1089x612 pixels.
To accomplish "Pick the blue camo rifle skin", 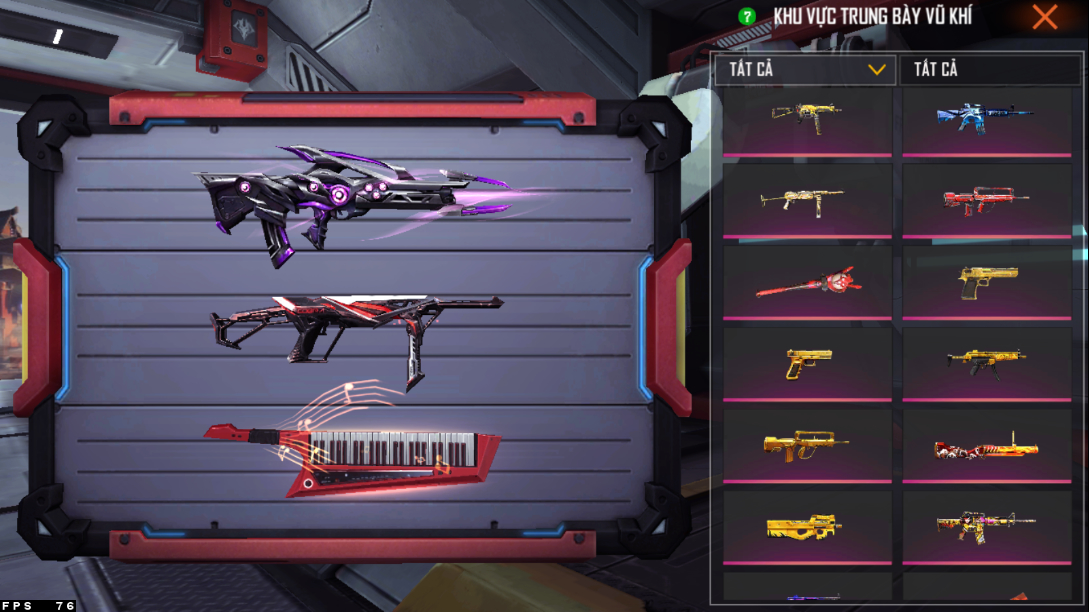I will pos(985,118).
